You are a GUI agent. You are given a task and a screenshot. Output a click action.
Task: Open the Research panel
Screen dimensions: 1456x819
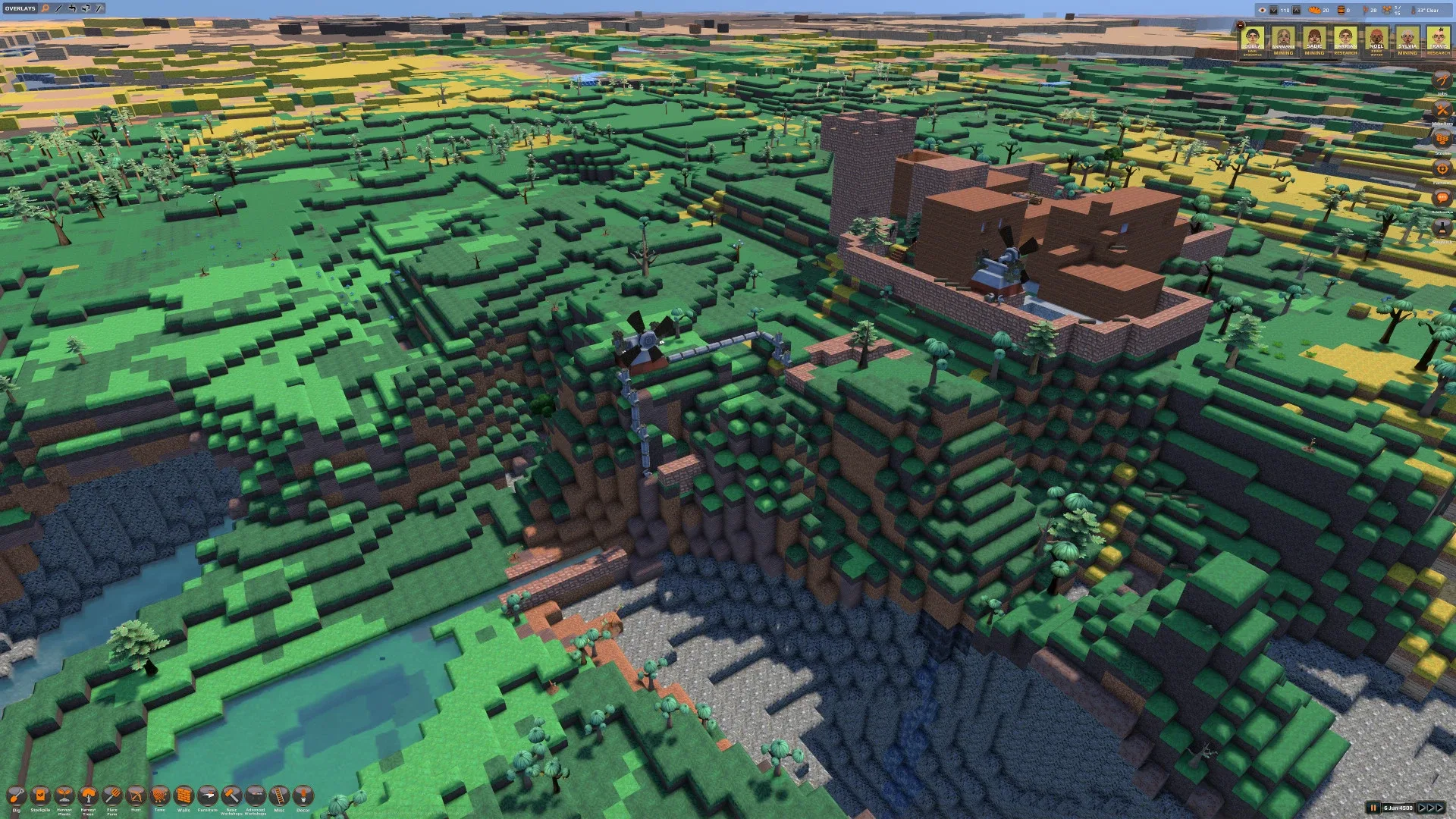pyautogui.click(x=1442, y=227)
